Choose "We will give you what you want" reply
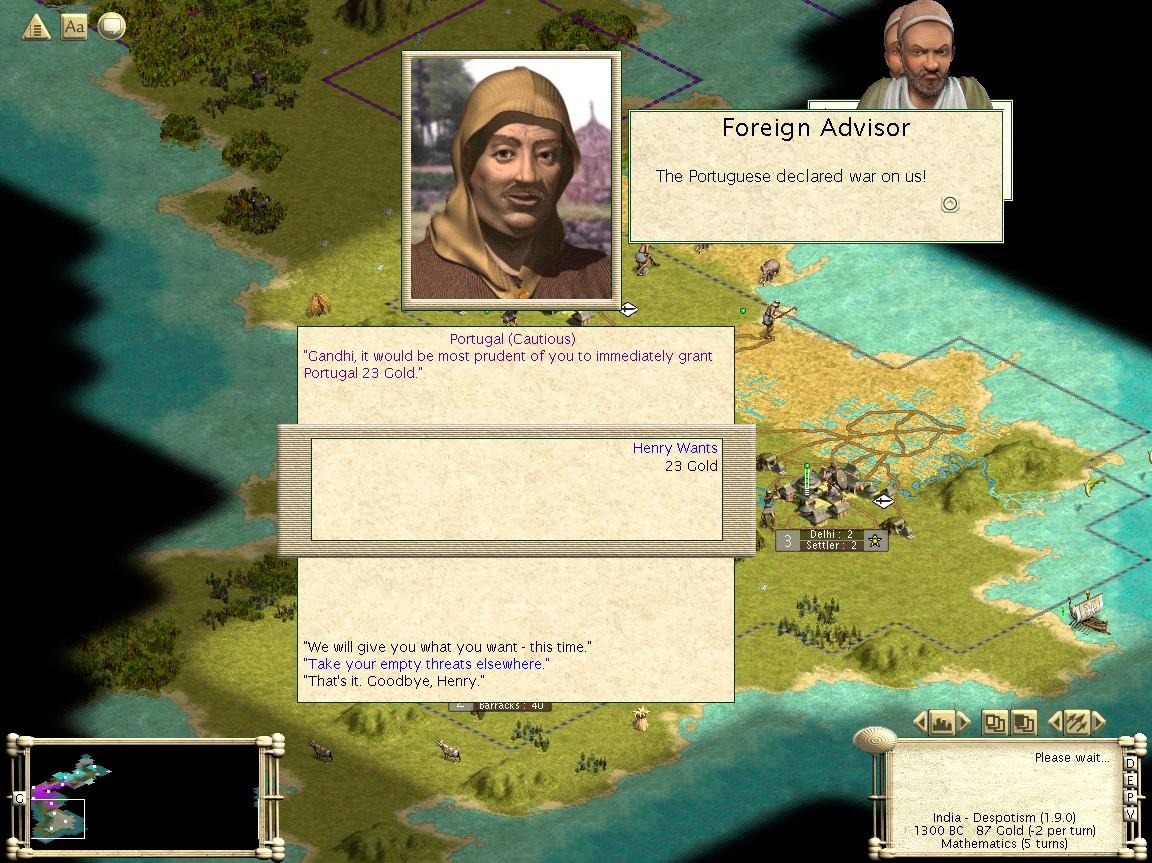This screenshot has height=863, width=1152. coord(447,648)
